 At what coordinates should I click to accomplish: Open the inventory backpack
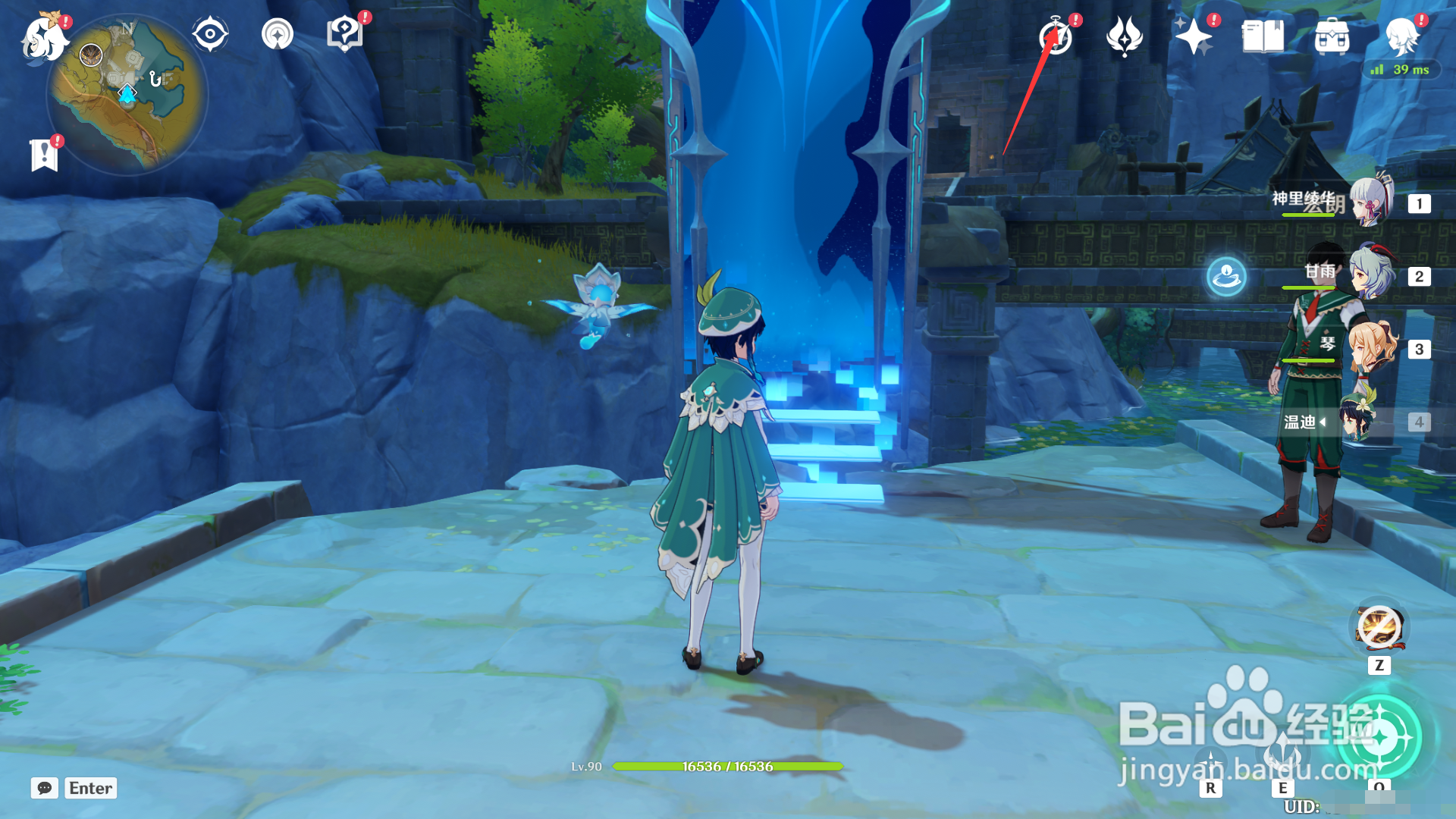pos(1332,36)
